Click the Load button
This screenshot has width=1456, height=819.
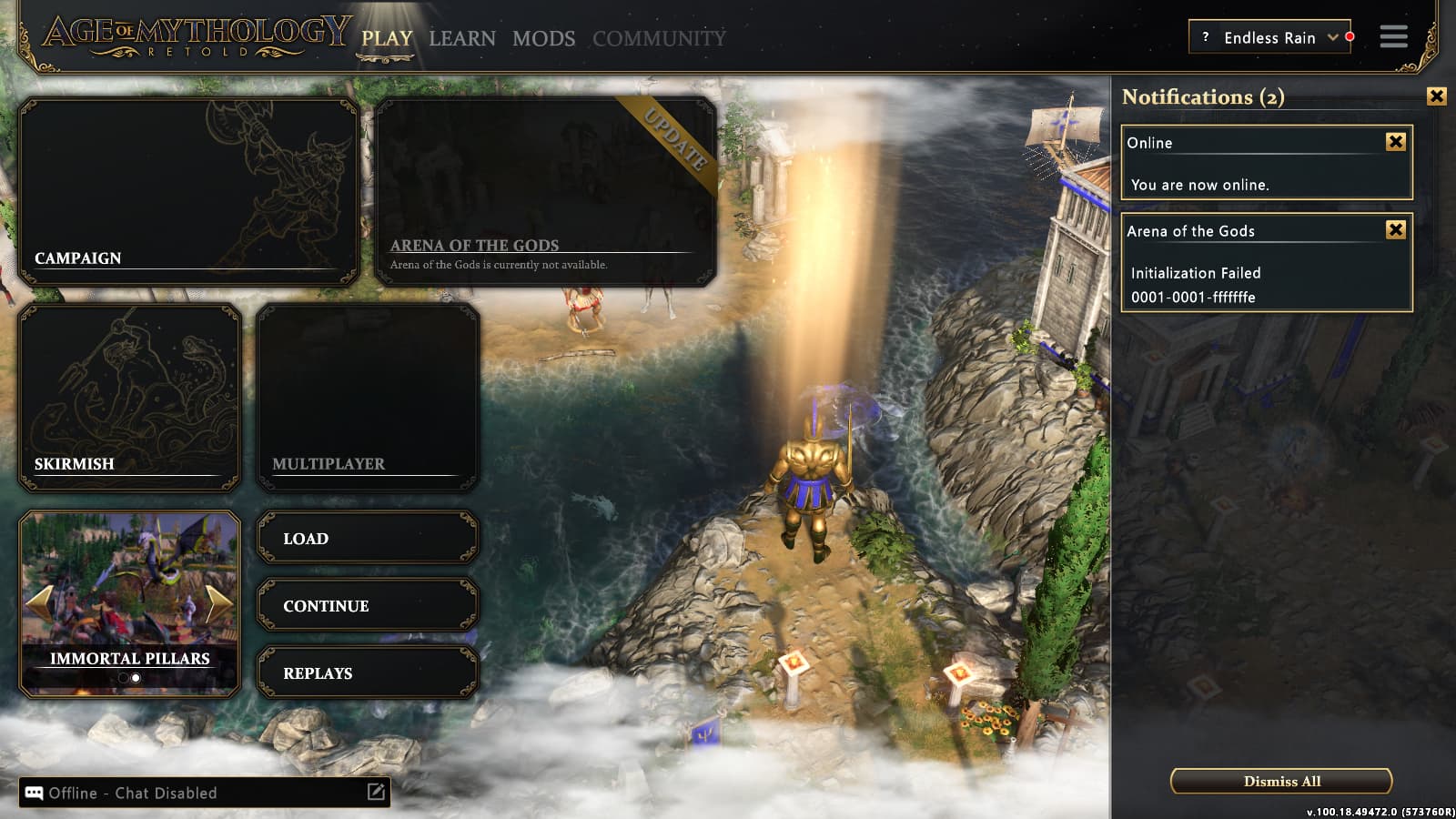click(368, 538)
